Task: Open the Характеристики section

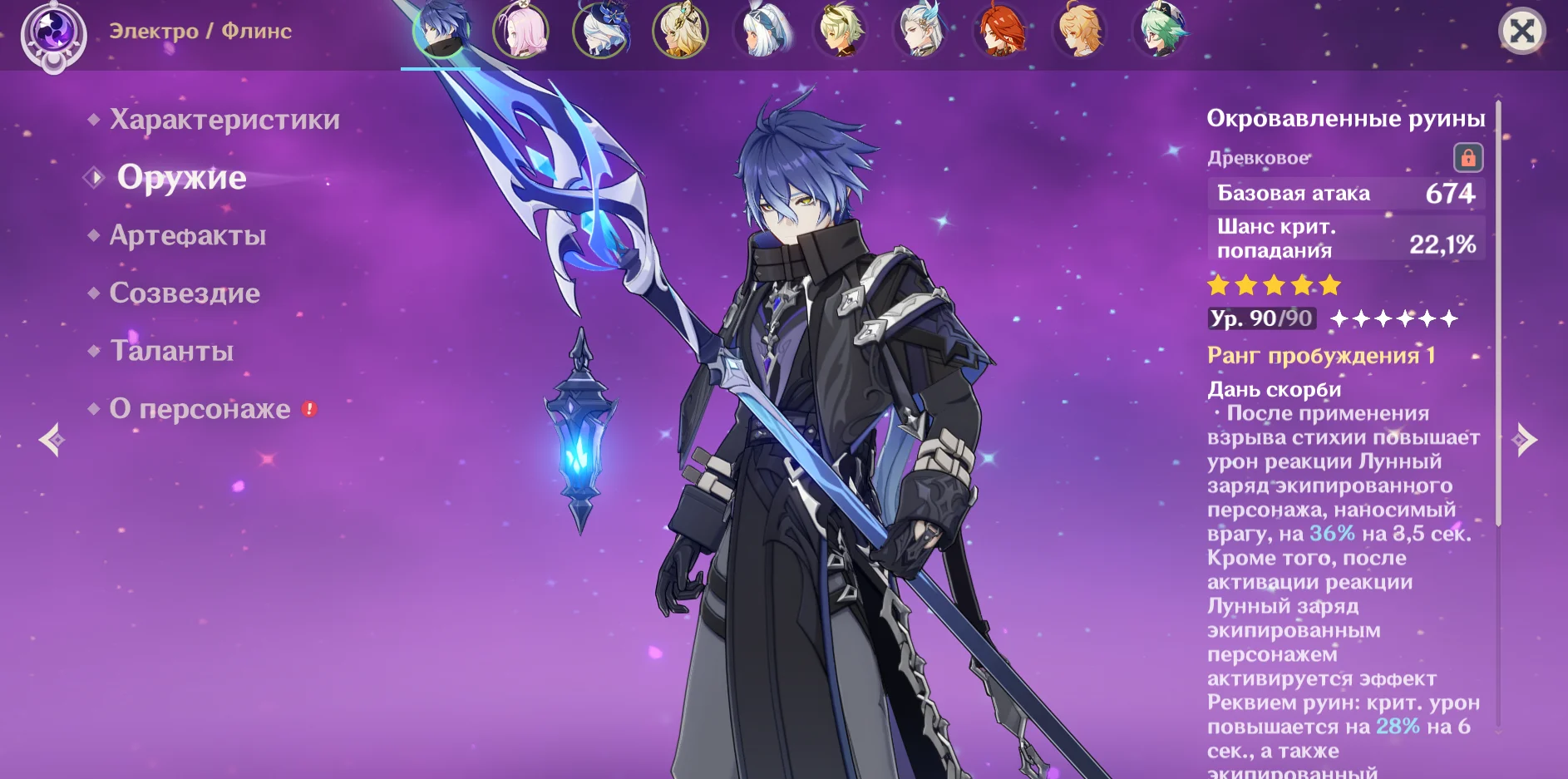Action: 224,120
